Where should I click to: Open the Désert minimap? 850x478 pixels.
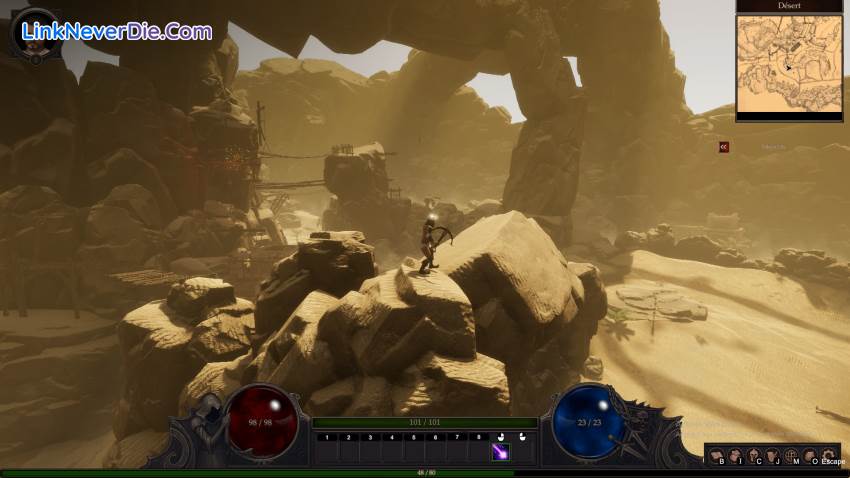click(x=789, y=67)
